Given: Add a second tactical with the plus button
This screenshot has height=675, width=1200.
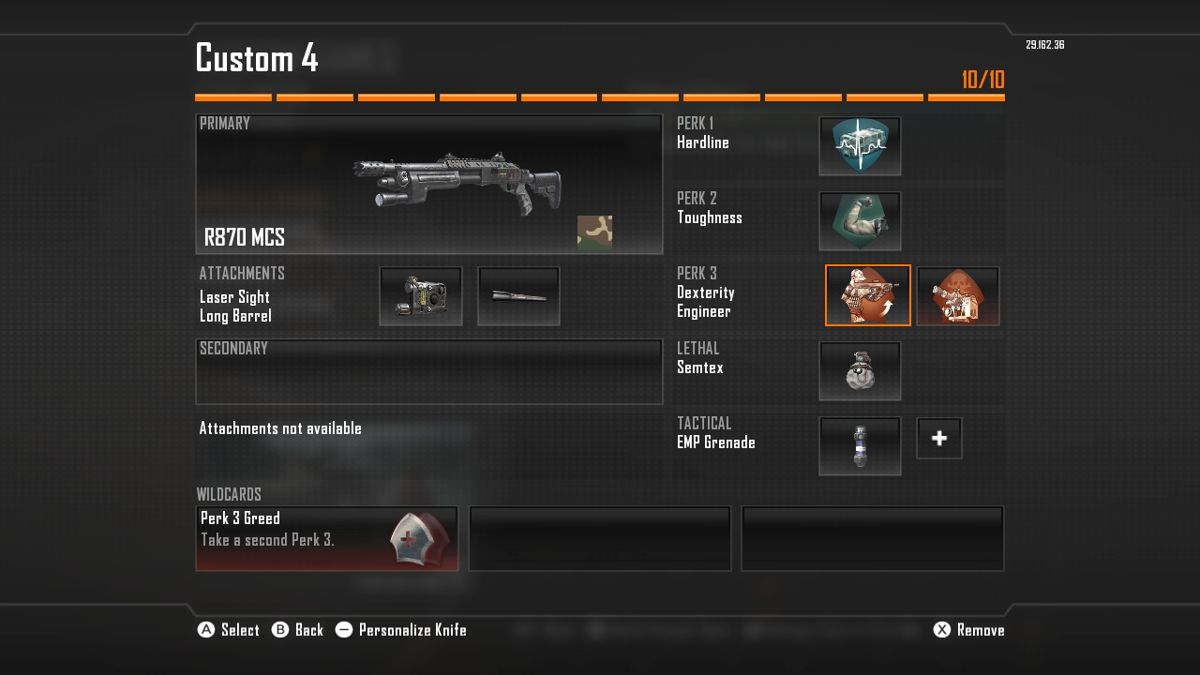Looking at the screenshot, I should point(939,438).
